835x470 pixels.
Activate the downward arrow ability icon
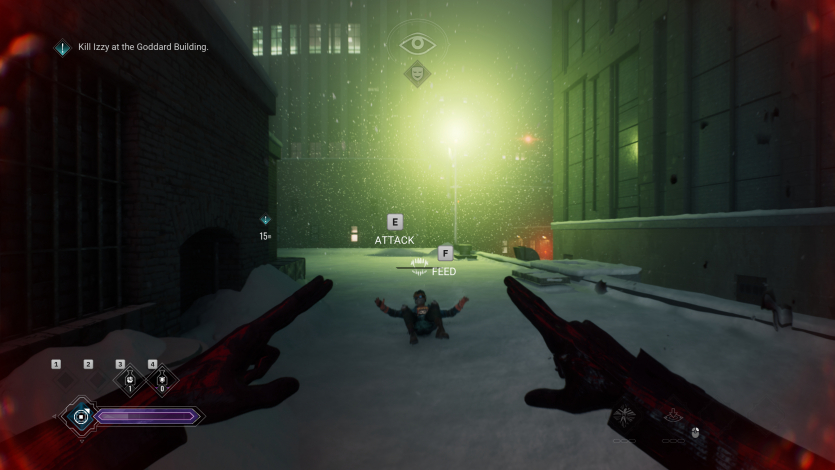[675, 416]
